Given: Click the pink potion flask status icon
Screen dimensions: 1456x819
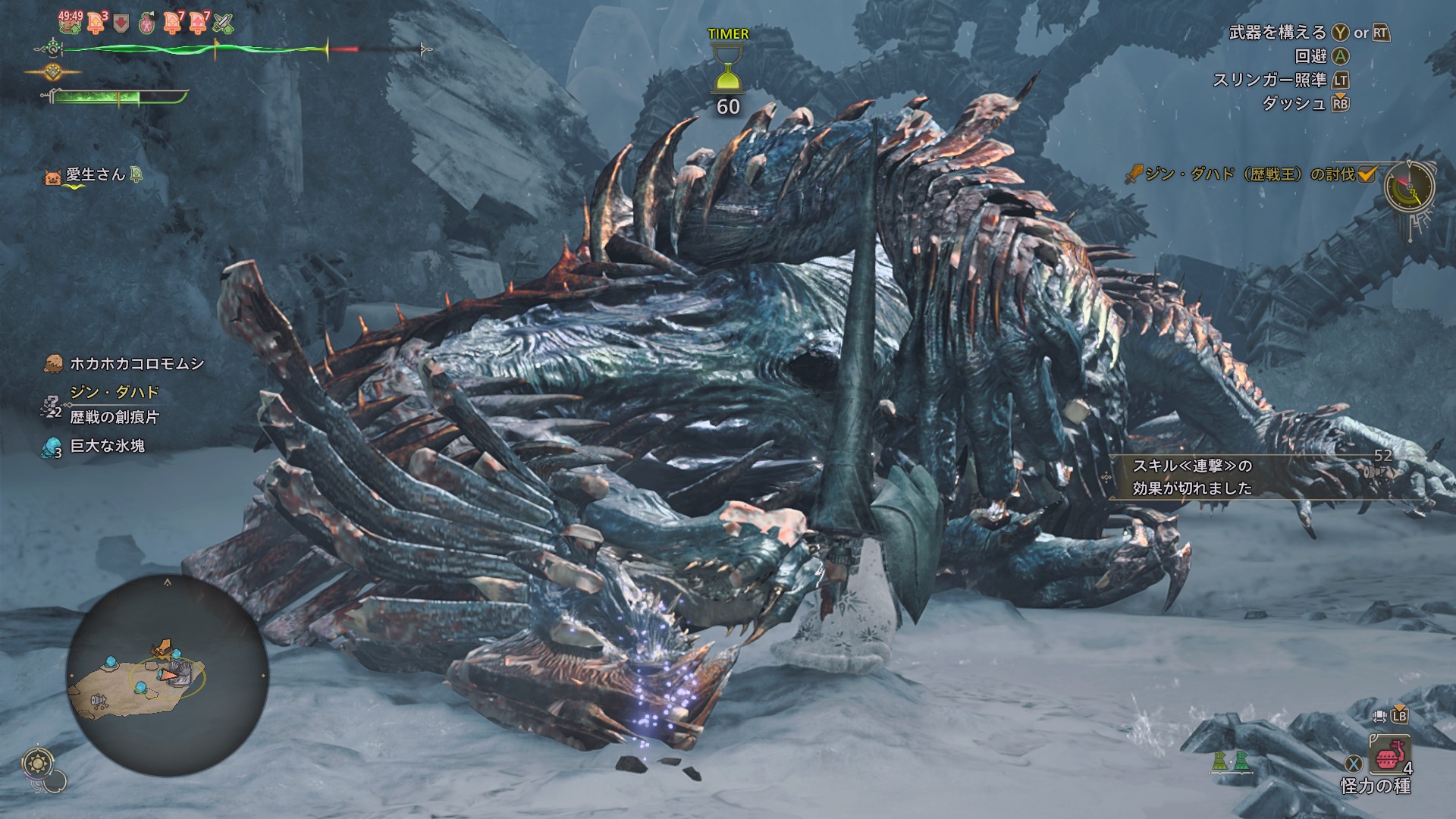Looking at the screenshot, I should tap(148, 24).
